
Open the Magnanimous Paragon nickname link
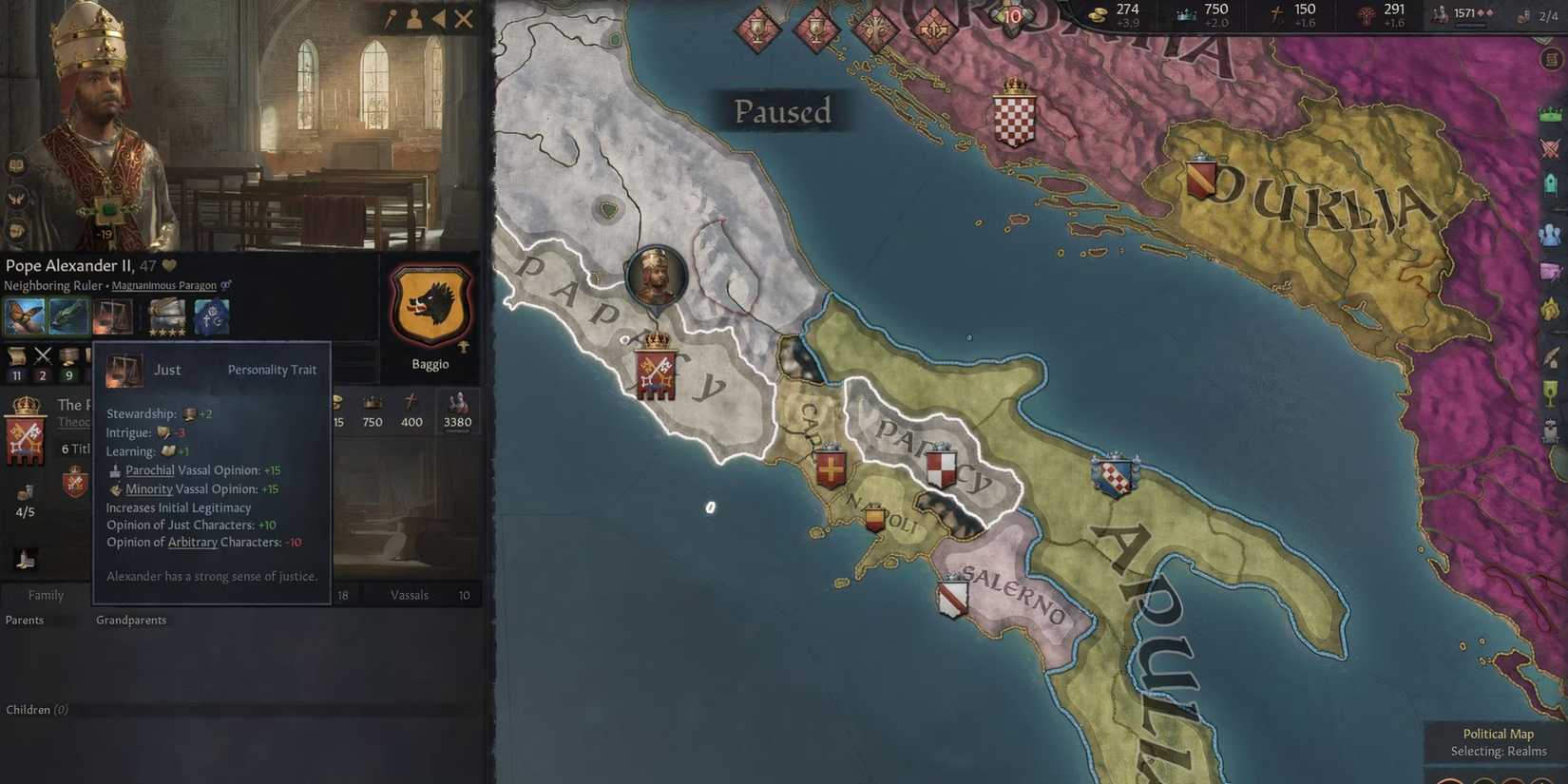point(163,285)
